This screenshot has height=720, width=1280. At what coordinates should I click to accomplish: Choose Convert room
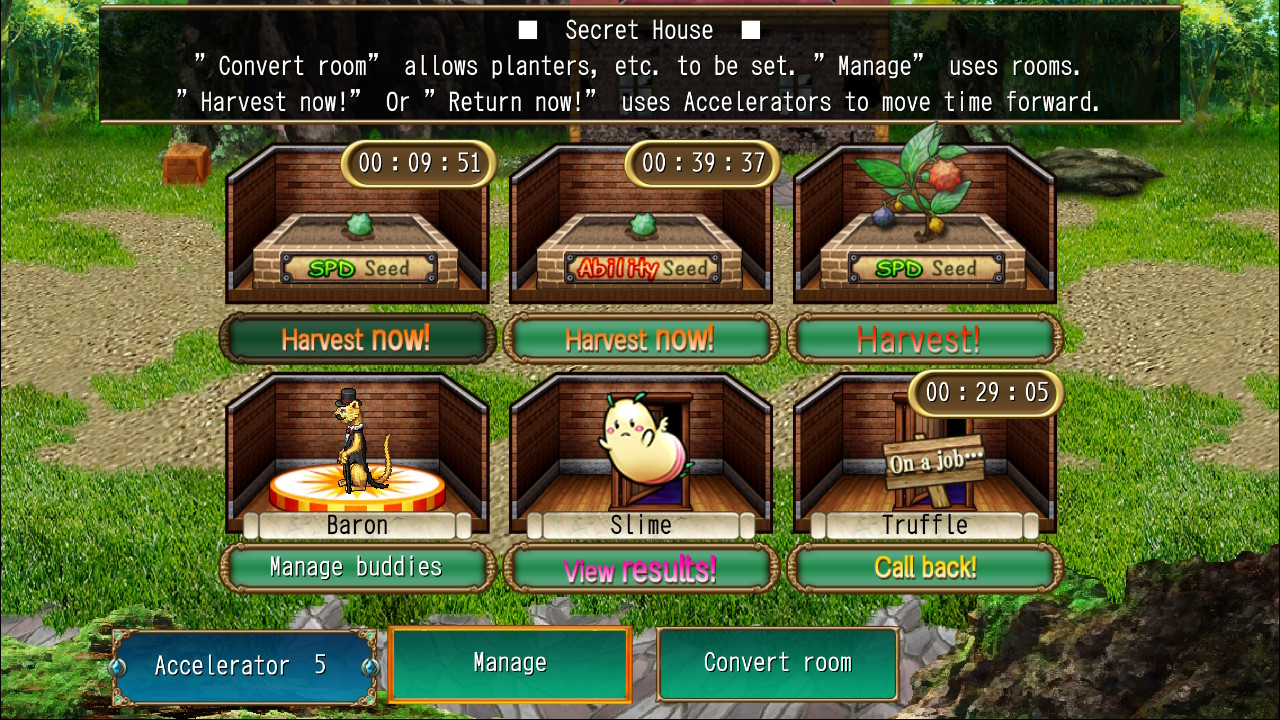coord(777,663)
